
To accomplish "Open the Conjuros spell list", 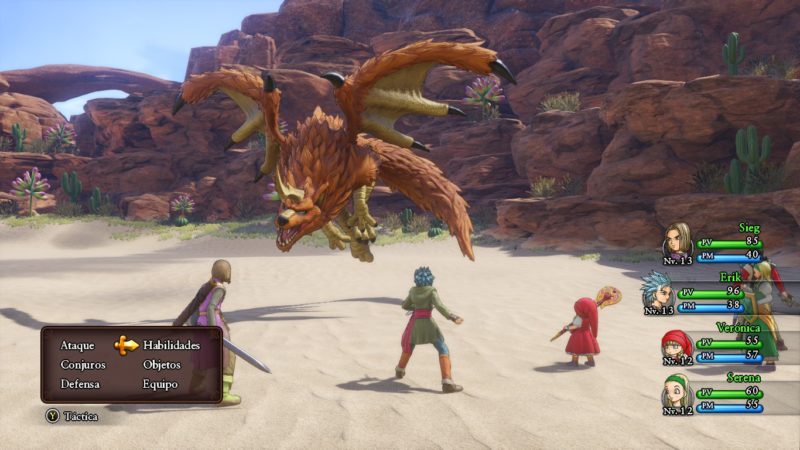I will click(x=82, y=364).
